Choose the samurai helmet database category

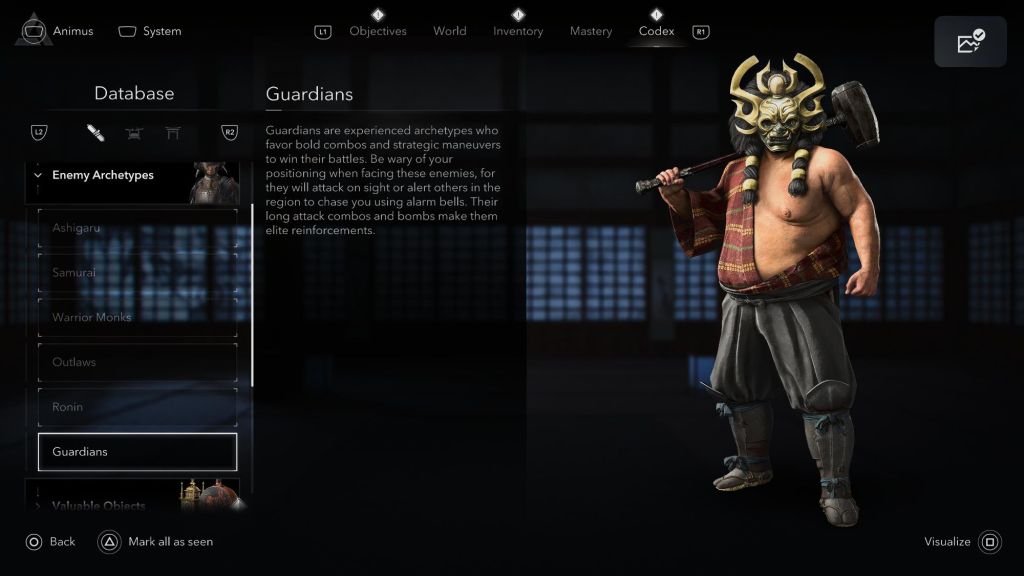(x=134, y=133)
